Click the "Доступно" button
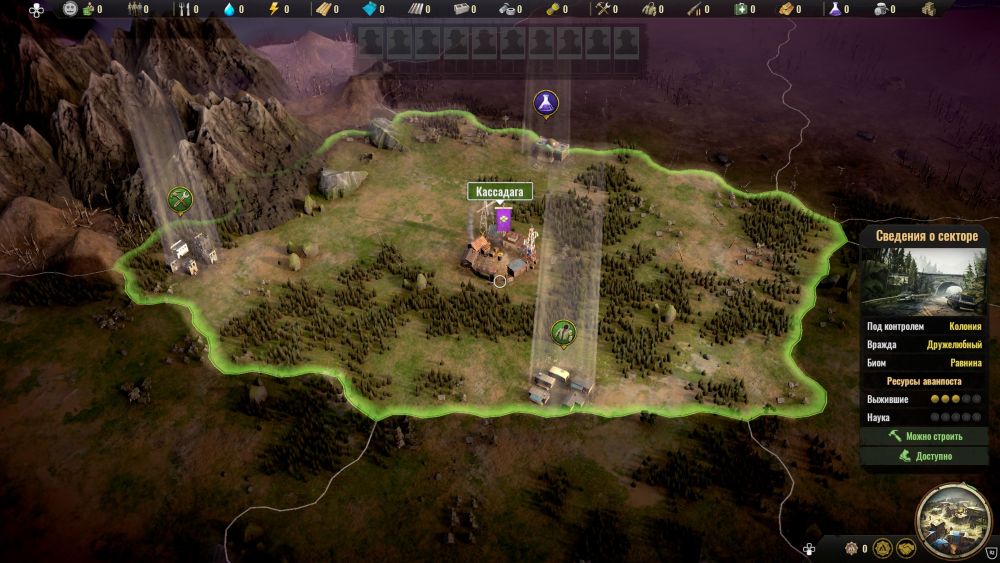This screenshot has width=1000, height=563. coord(924,456)
